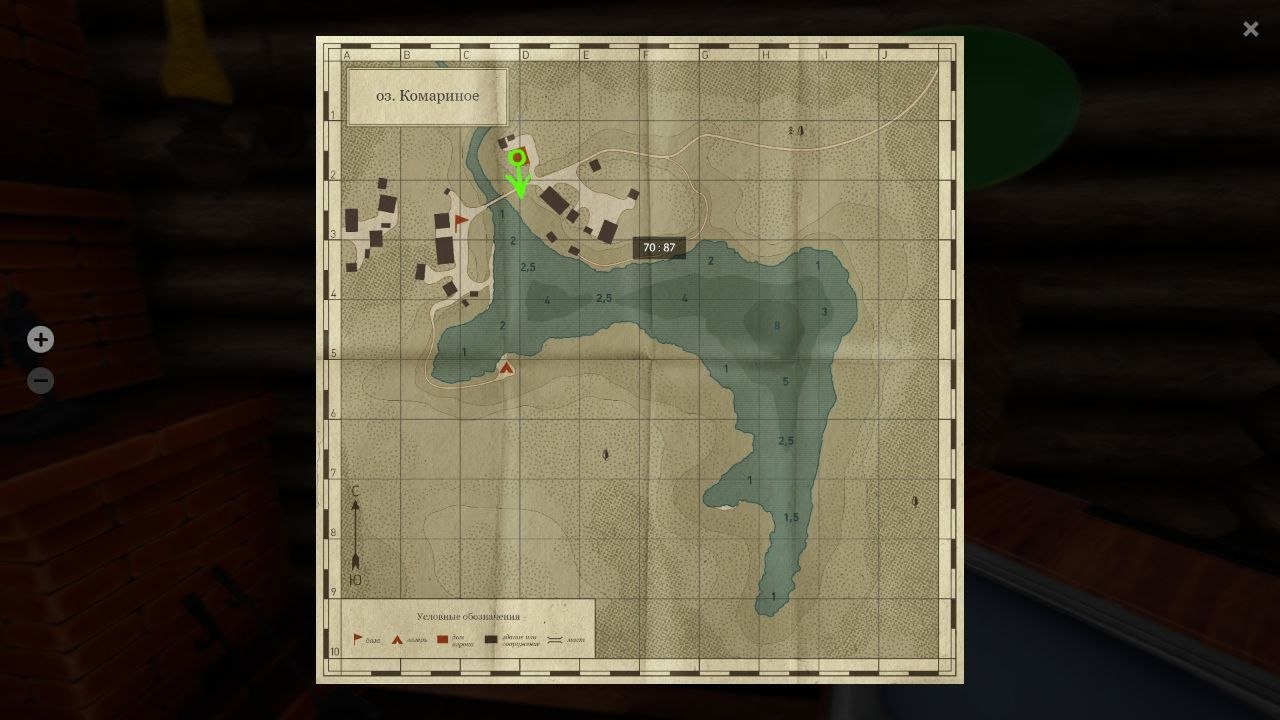The height and width of the screenshot is (720, 1280).
Task: Select the red flag base marker
Action: (461, 221)
